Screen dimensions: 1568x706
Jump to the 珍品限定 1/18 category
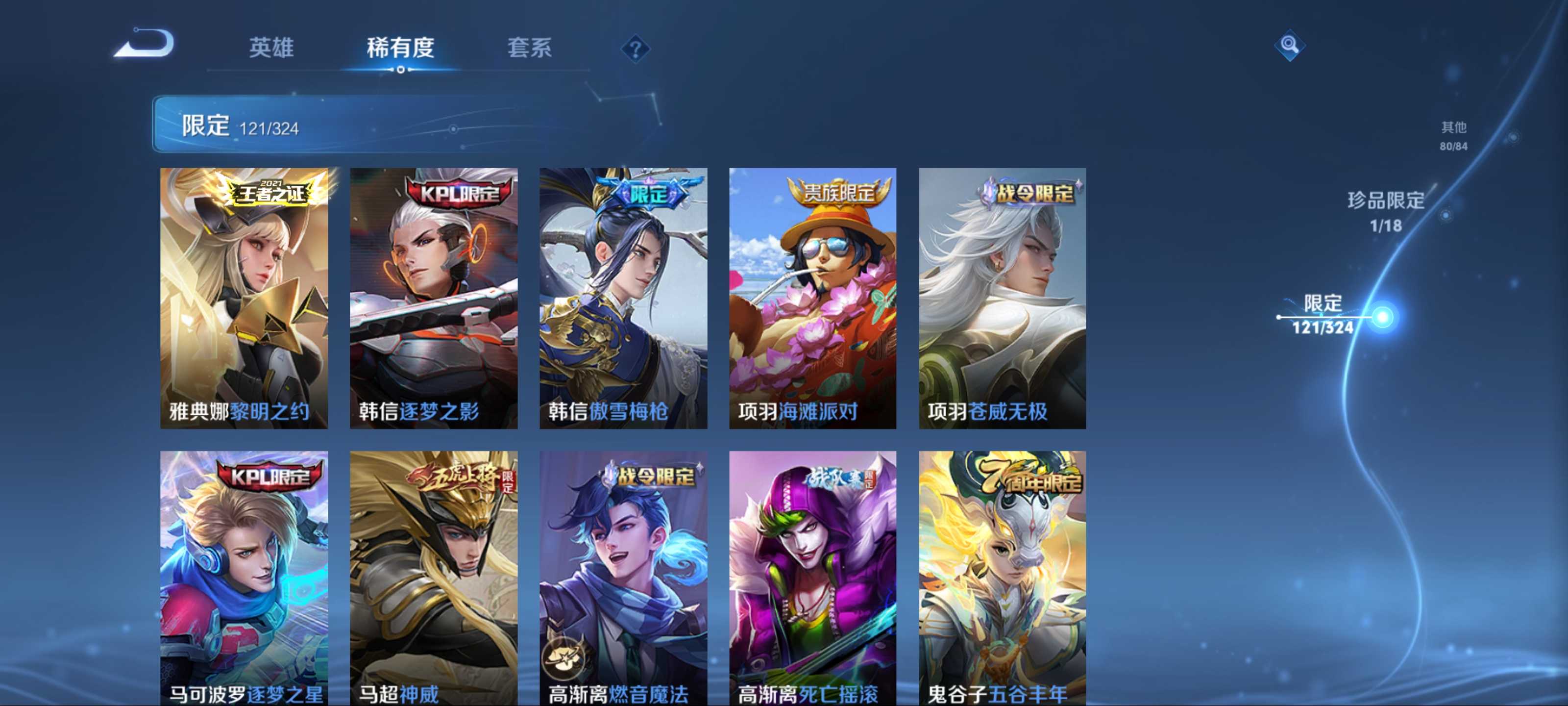click(1385, 211)
